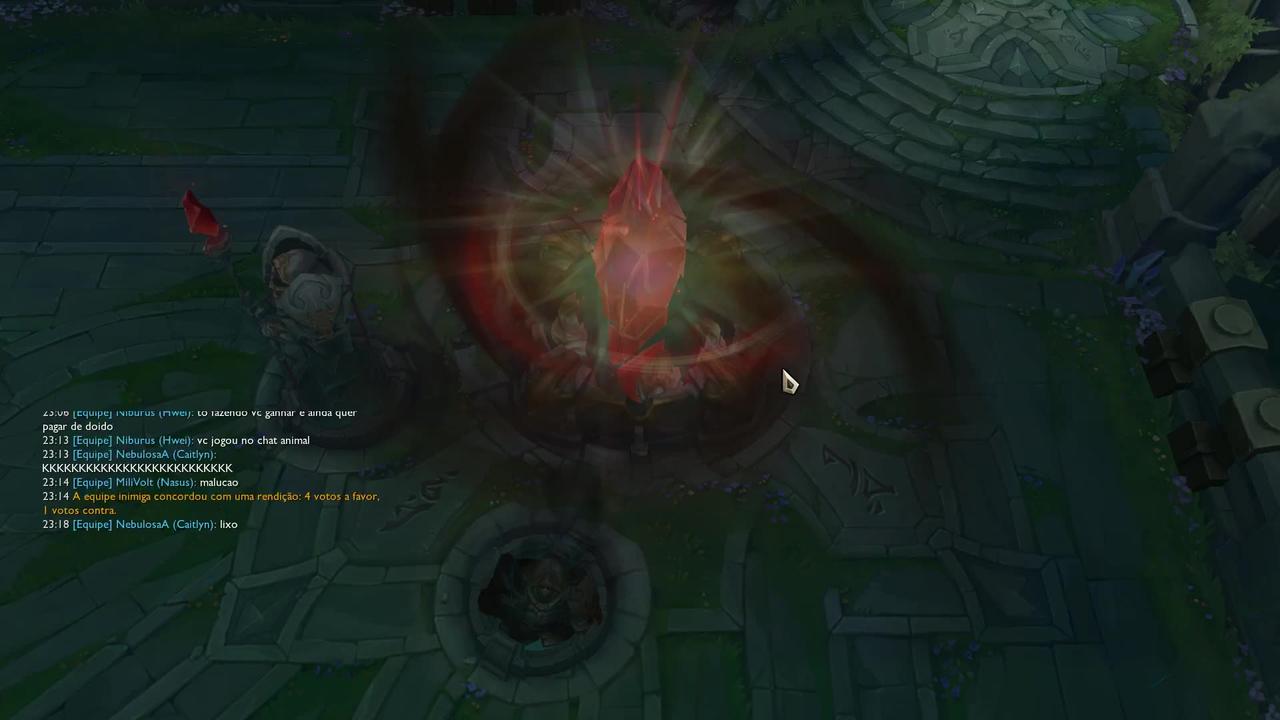This screenshot has height=720, width=1280.
Task: Click the yellow surrender vote announcement
Action: (210, 496)
